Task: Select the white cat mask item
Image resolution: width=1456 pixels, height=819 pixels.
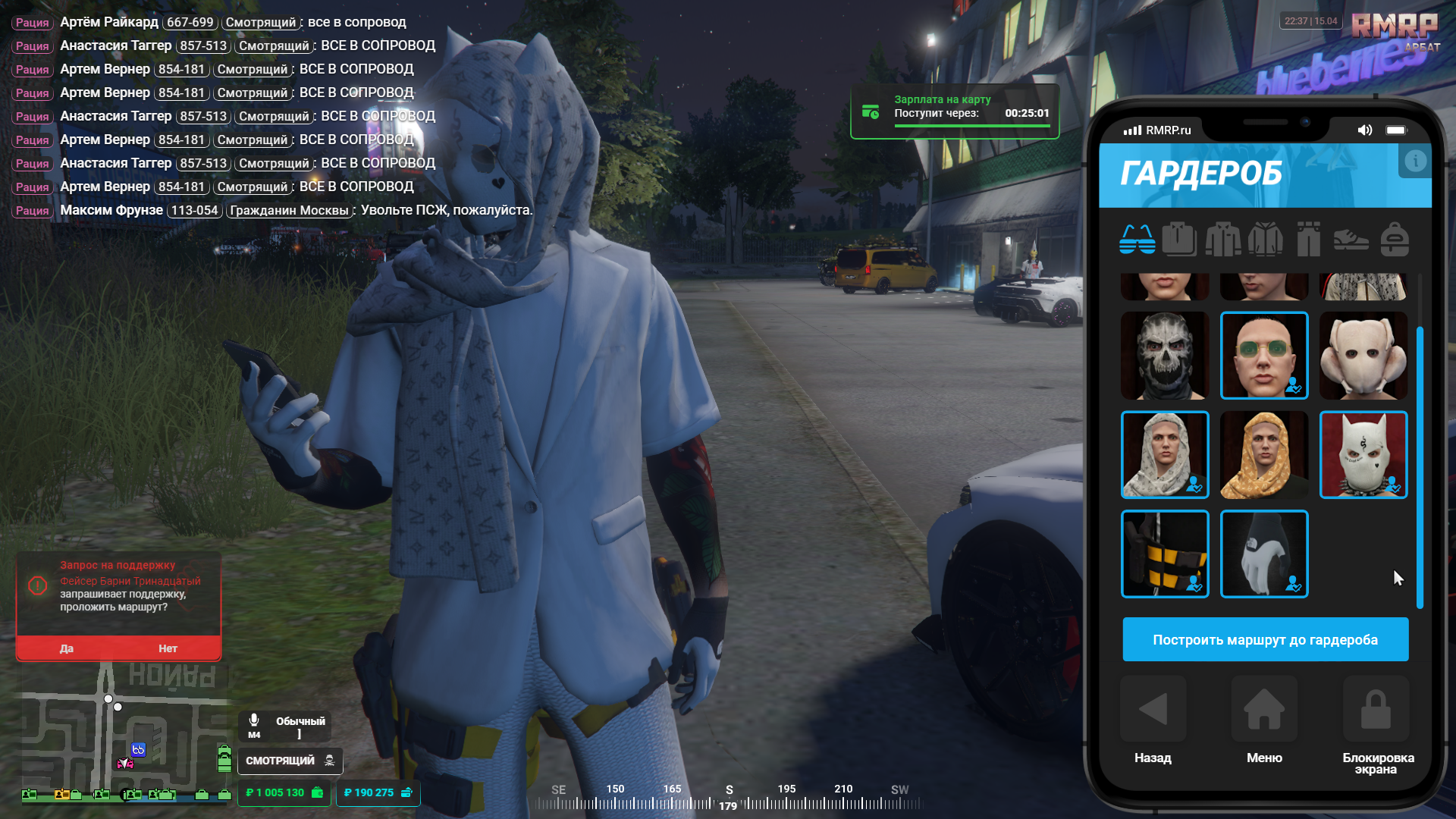Action: pos(1363,455)
